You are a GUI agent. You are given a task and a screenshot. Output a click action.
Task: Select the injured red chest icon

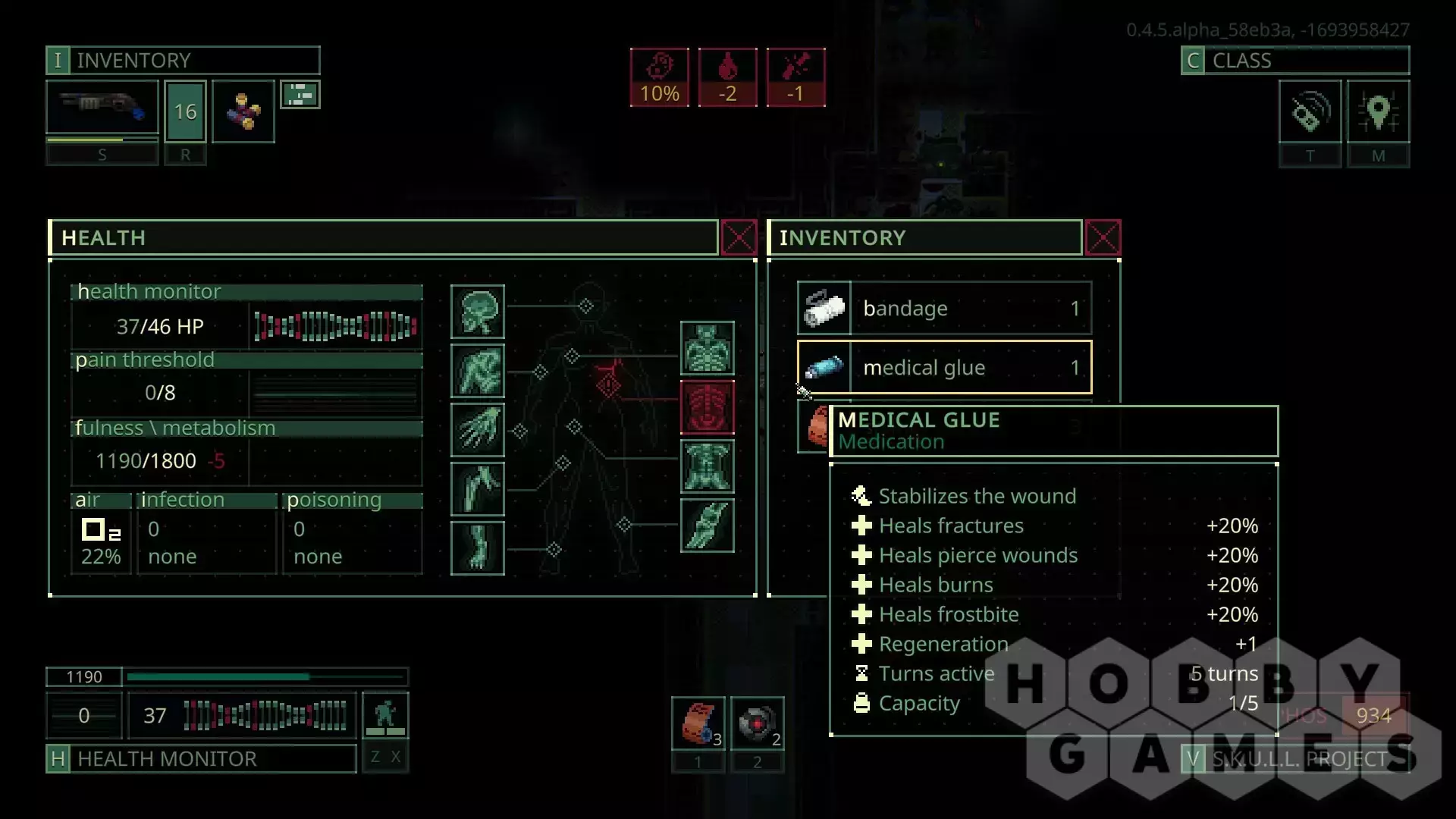pyautogui.click(x=707, y=407)
